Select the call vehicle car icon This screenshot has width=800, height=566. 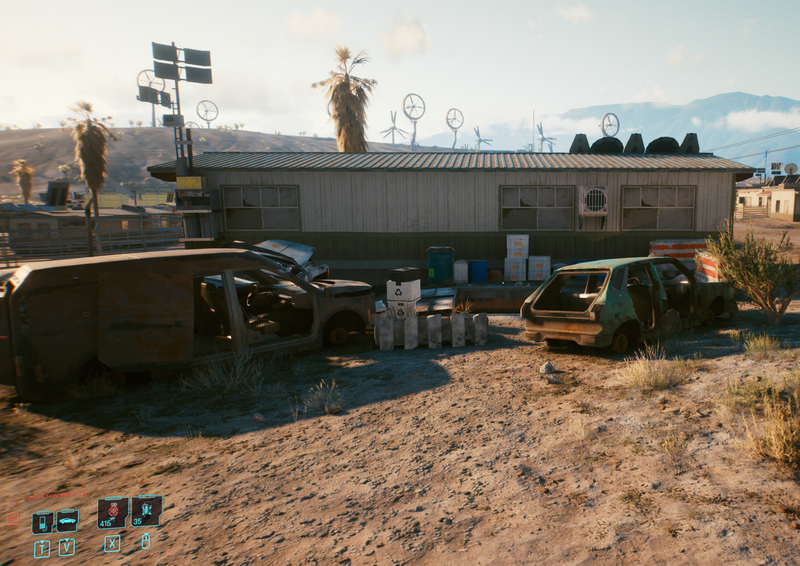pyautogui.click(x=67, y=521)
